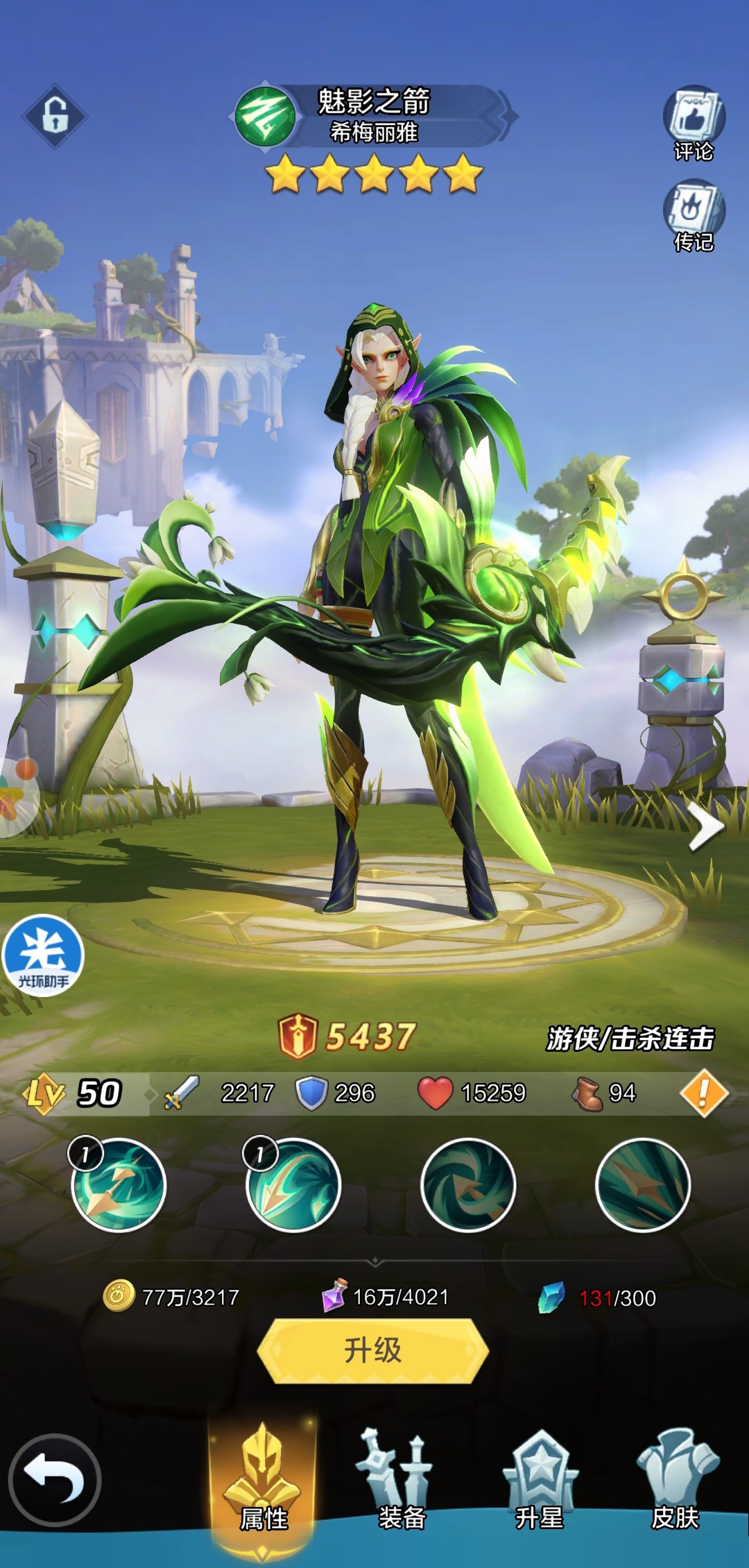
Task: Open the 光环助手 overlay assistant
Action: pyautogui.click(x=43, y=955)
